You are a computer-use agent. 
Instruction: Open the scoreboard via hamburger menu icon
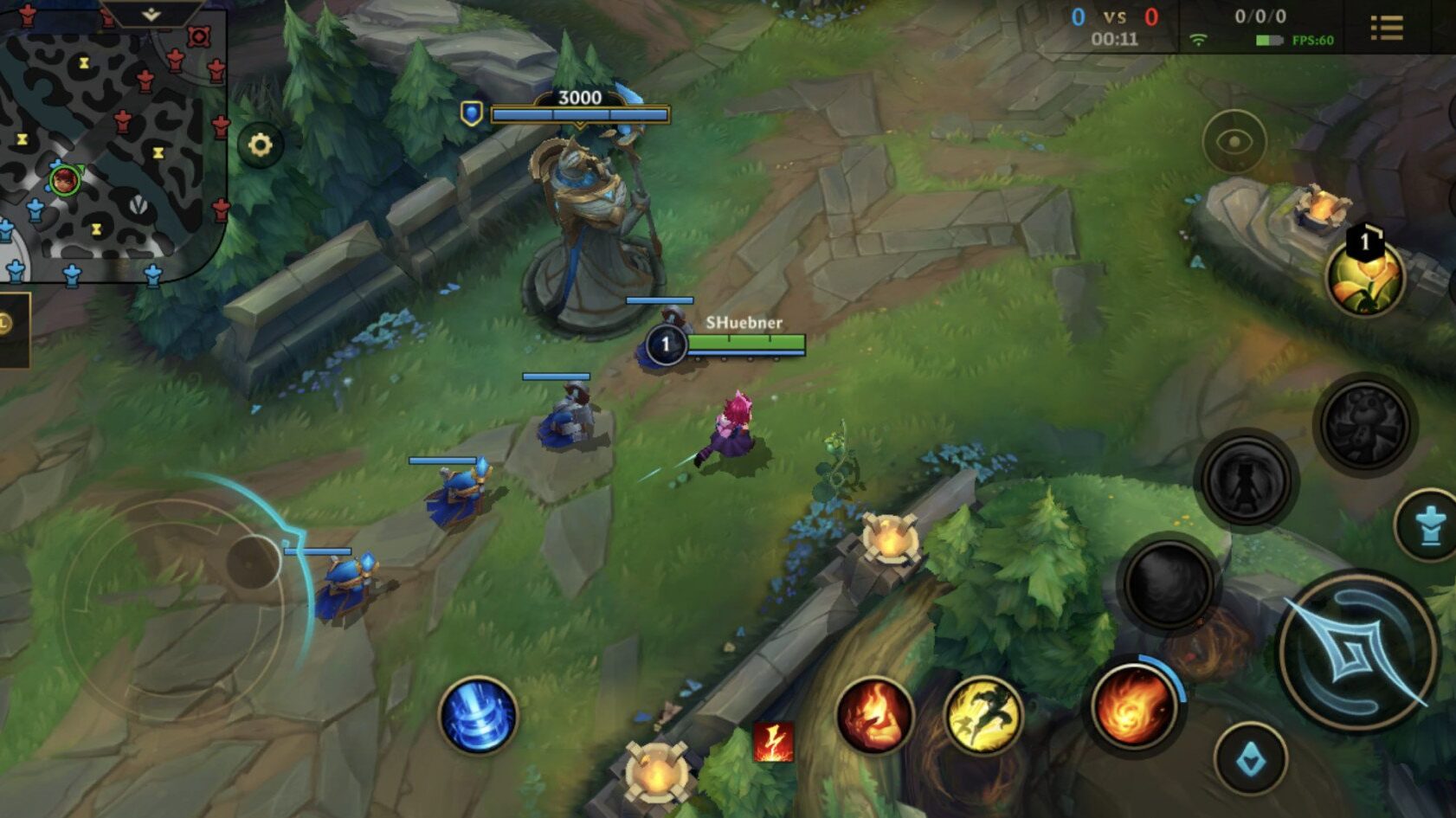[x=1389, y=26]
